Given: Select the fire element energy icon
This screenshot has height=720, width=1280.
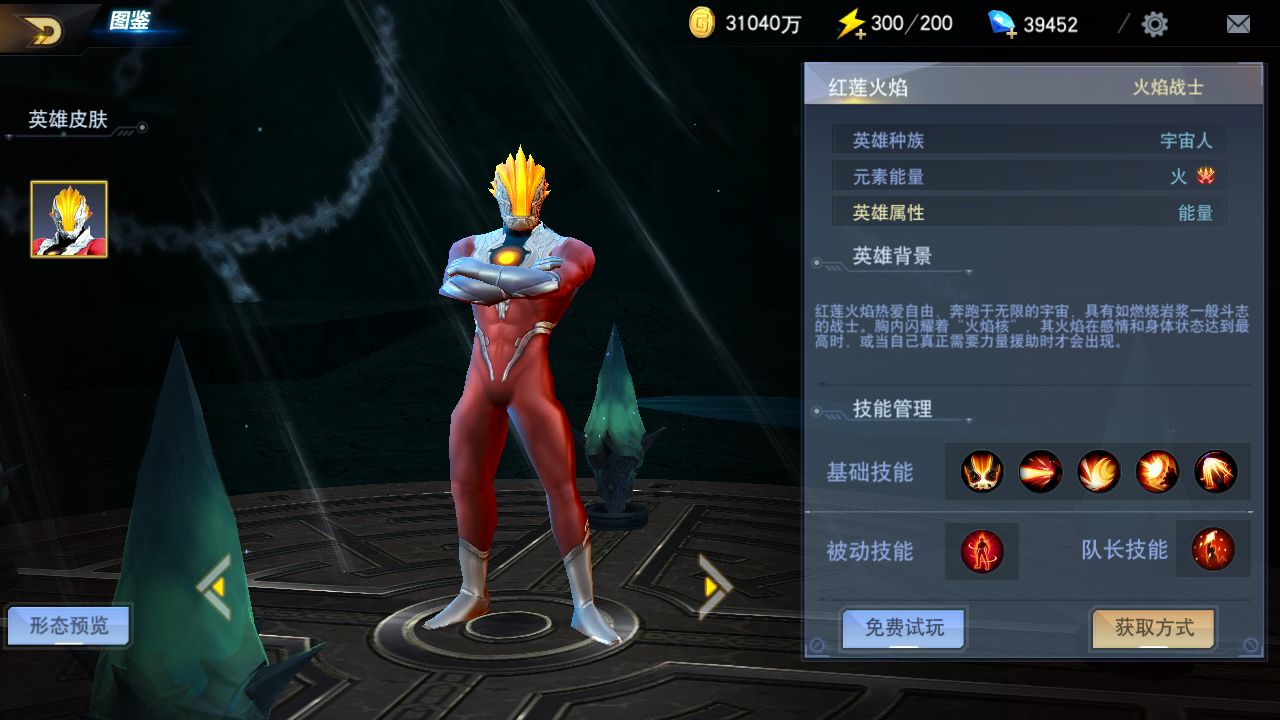Looking at the screenshot, I should [1206, 177].
